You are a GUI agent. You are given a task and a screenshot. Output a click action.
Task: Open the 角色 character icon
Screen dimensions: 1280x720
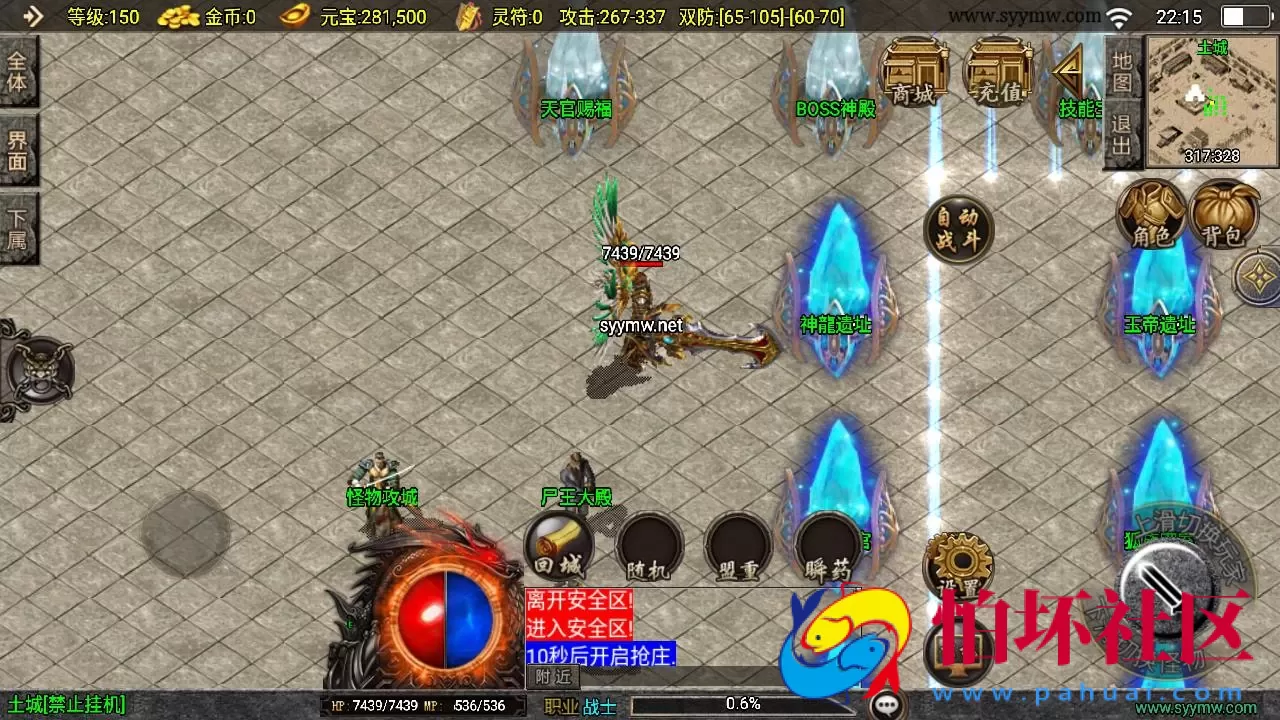pyautogui.click(x=1152, y=215)
